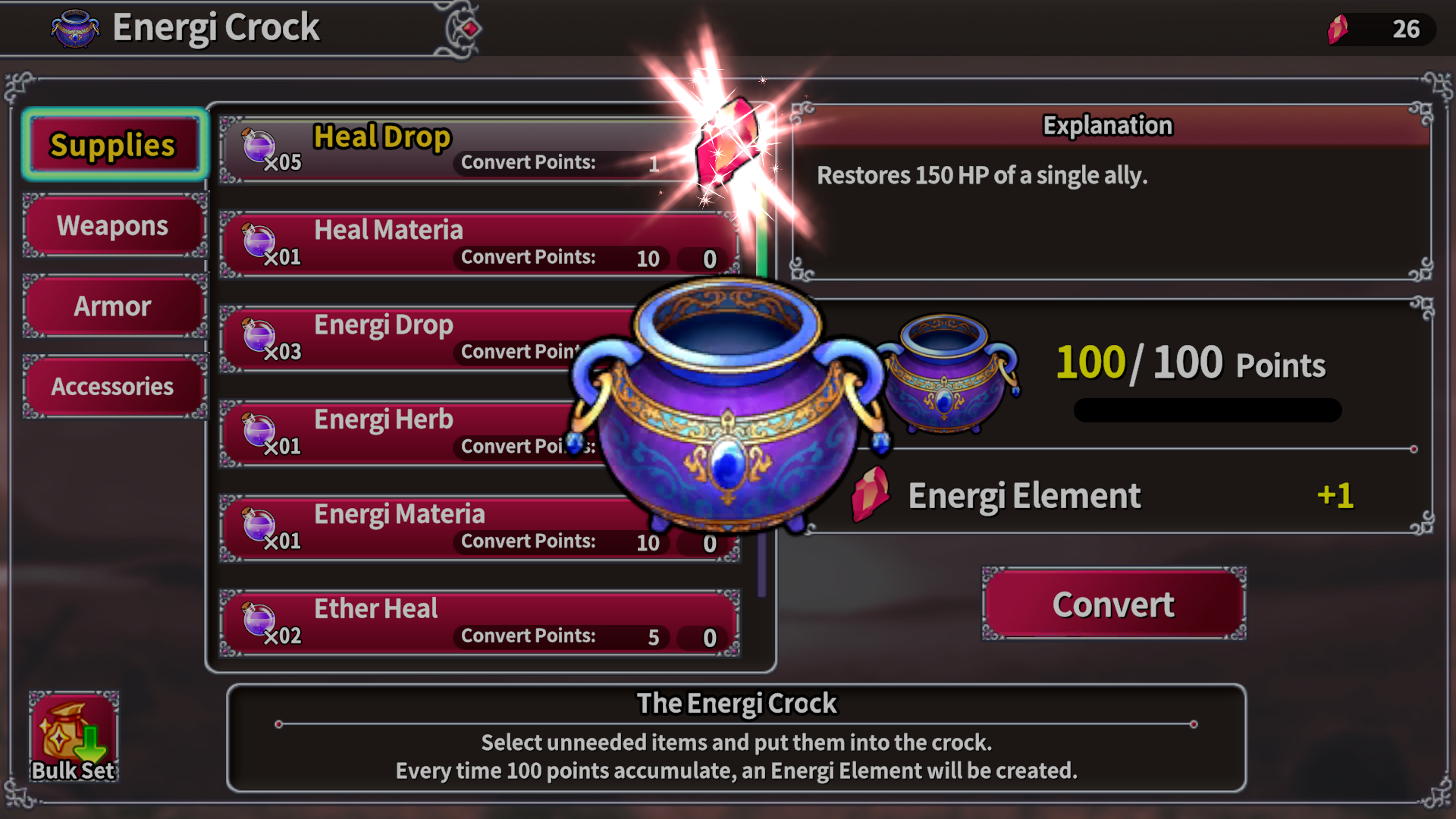The width and height of the screenshot is (1456, 819).
Task: Switch to the Accessories tab
Action: [113, 386]
